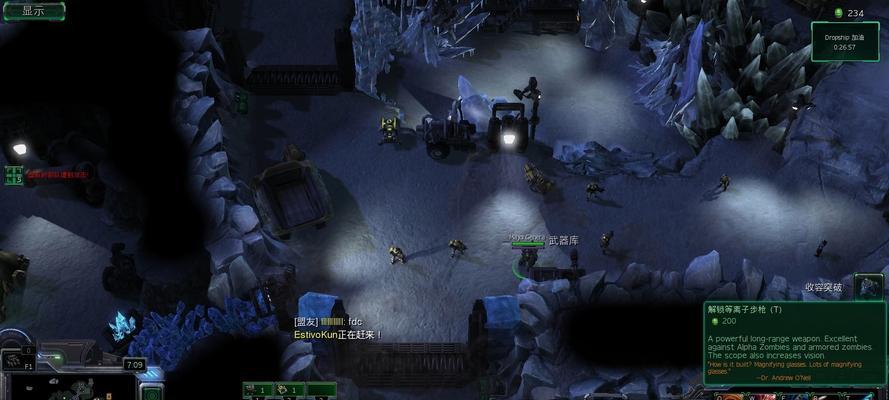Click the Dropship countdown panel
The height and width of the screenshot is (400, 889).
[x=845, y=42]
